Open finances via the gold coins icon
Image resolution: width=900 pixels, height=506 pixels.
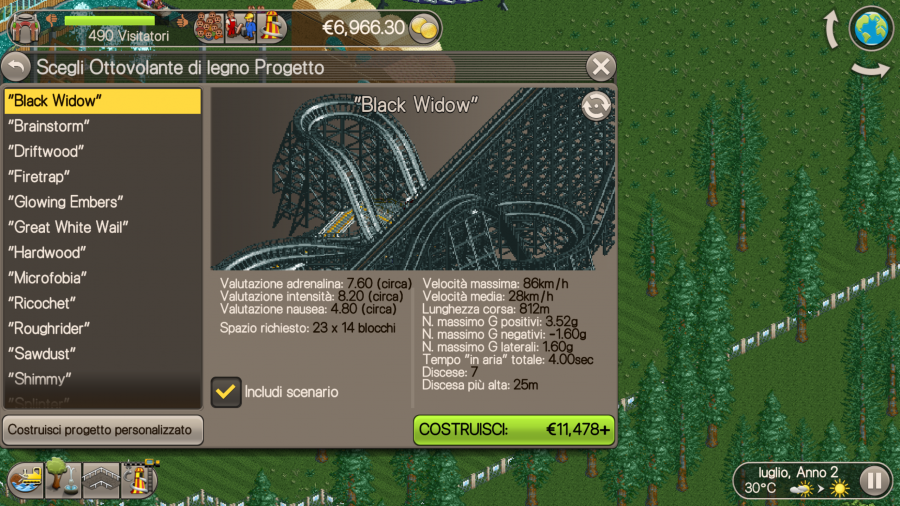[425, 28]
